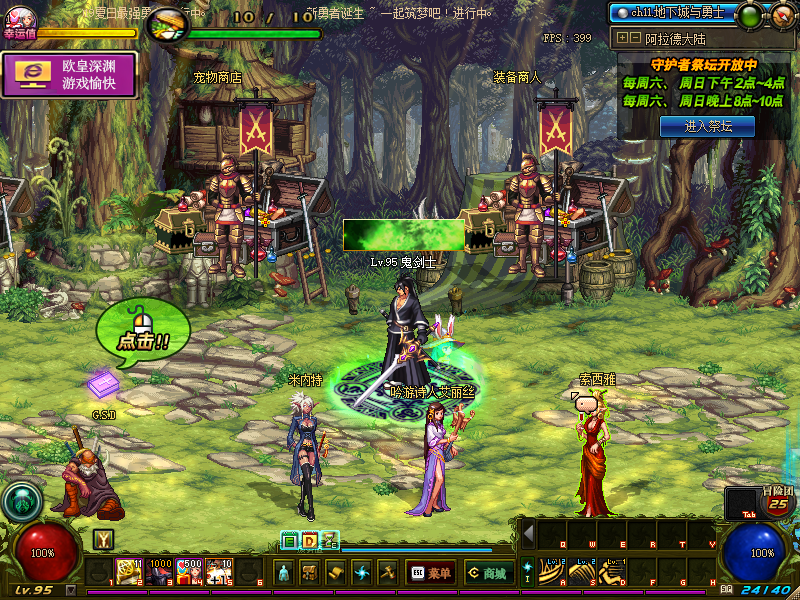The height and width of the screenshot is (600, 800).
Task: Click the 欧皇深渊 banner button
Action: [70, 76]
